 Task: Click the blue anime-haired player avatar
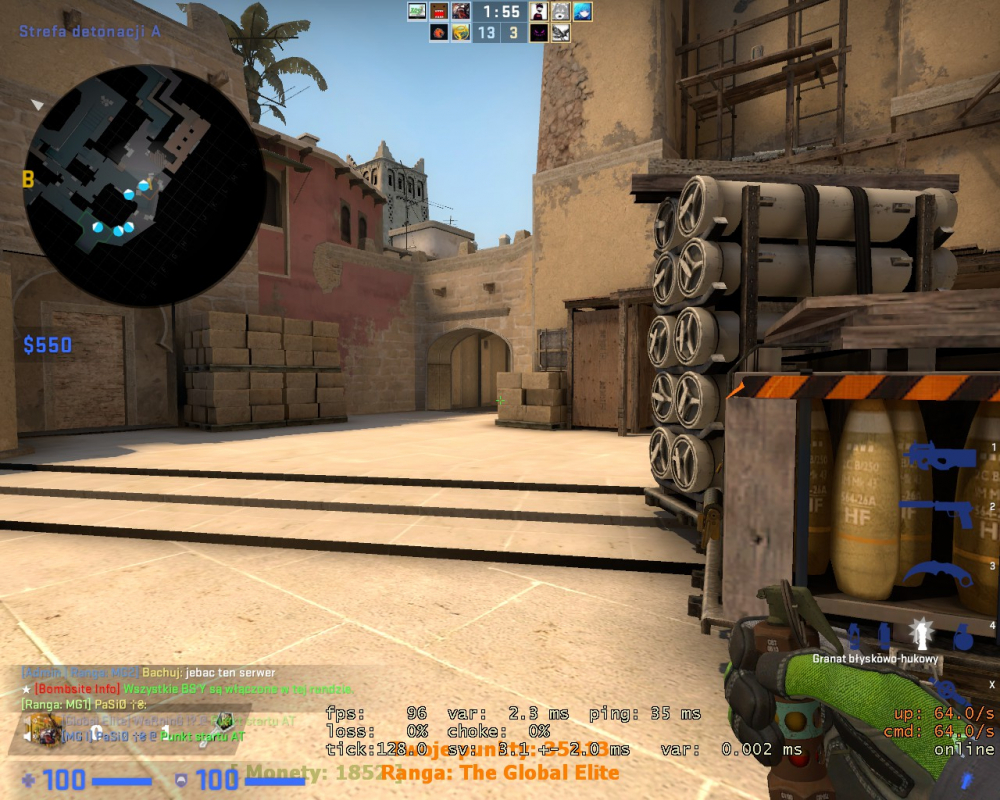pos(582,12)
